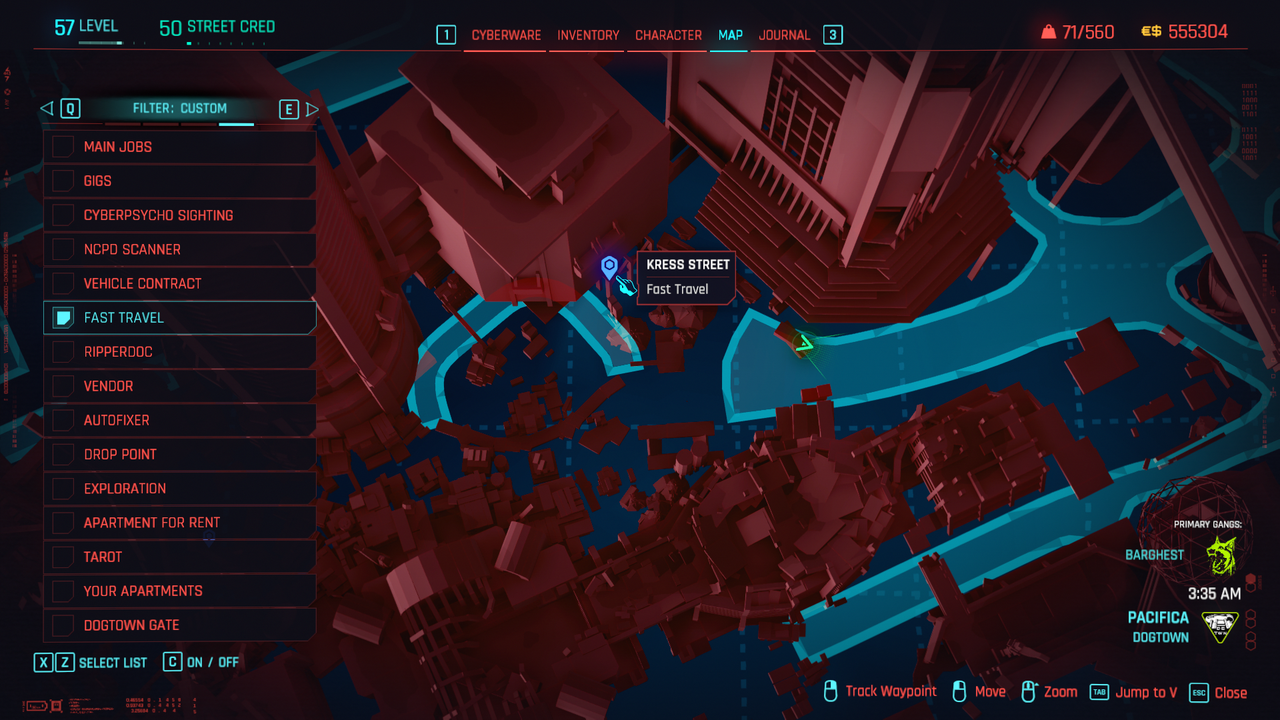
Task: Turn off the Fast Travel filter
Action: tap(63, 318)
